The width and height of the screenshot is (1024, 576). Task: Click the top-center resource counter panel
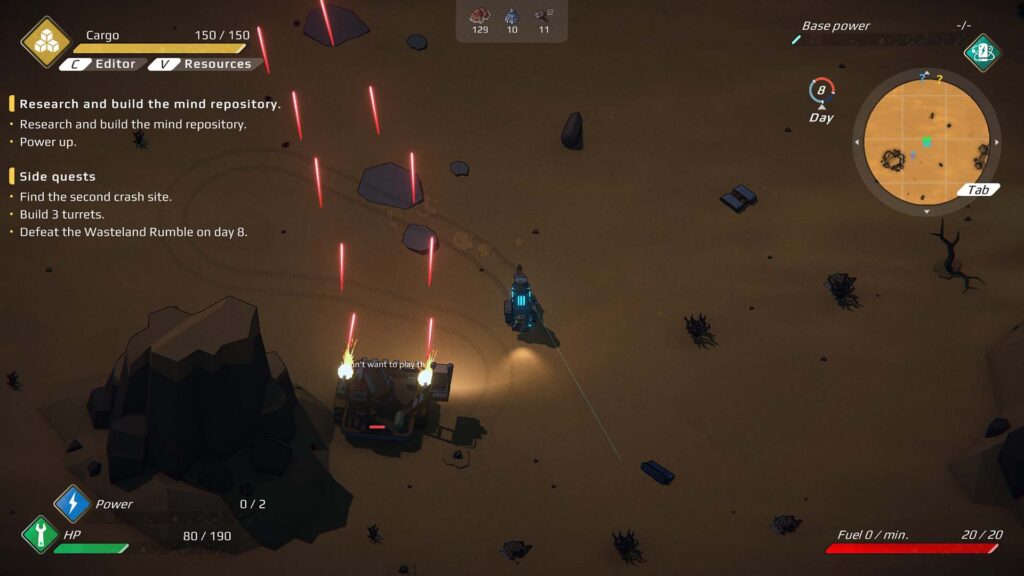pos(511,21)
